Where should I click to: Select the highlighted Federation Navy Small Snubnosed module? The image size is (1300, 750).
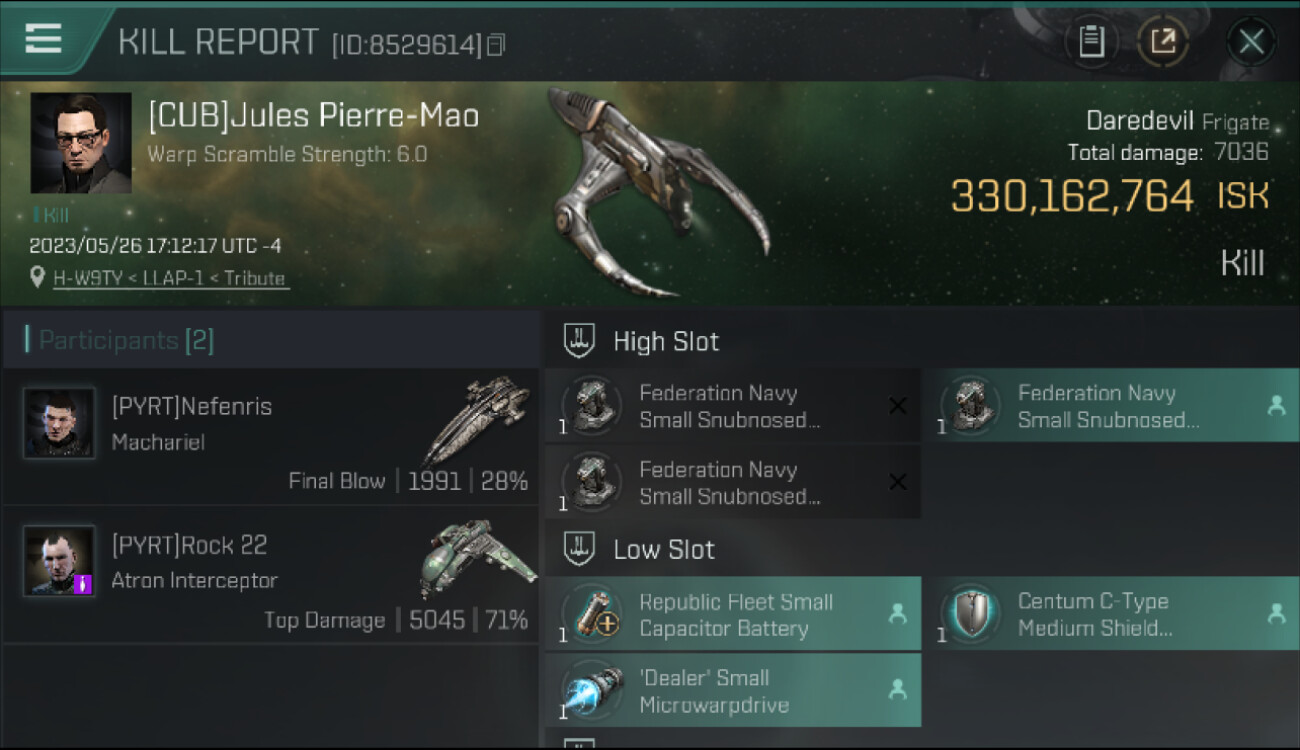1110,406
